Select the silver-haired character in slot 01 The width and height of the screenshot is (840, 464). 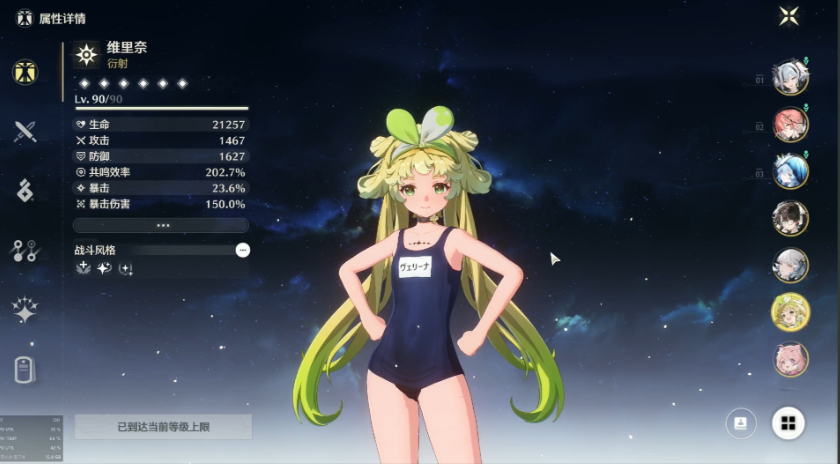pyautogui.click(x=790, y=78)
